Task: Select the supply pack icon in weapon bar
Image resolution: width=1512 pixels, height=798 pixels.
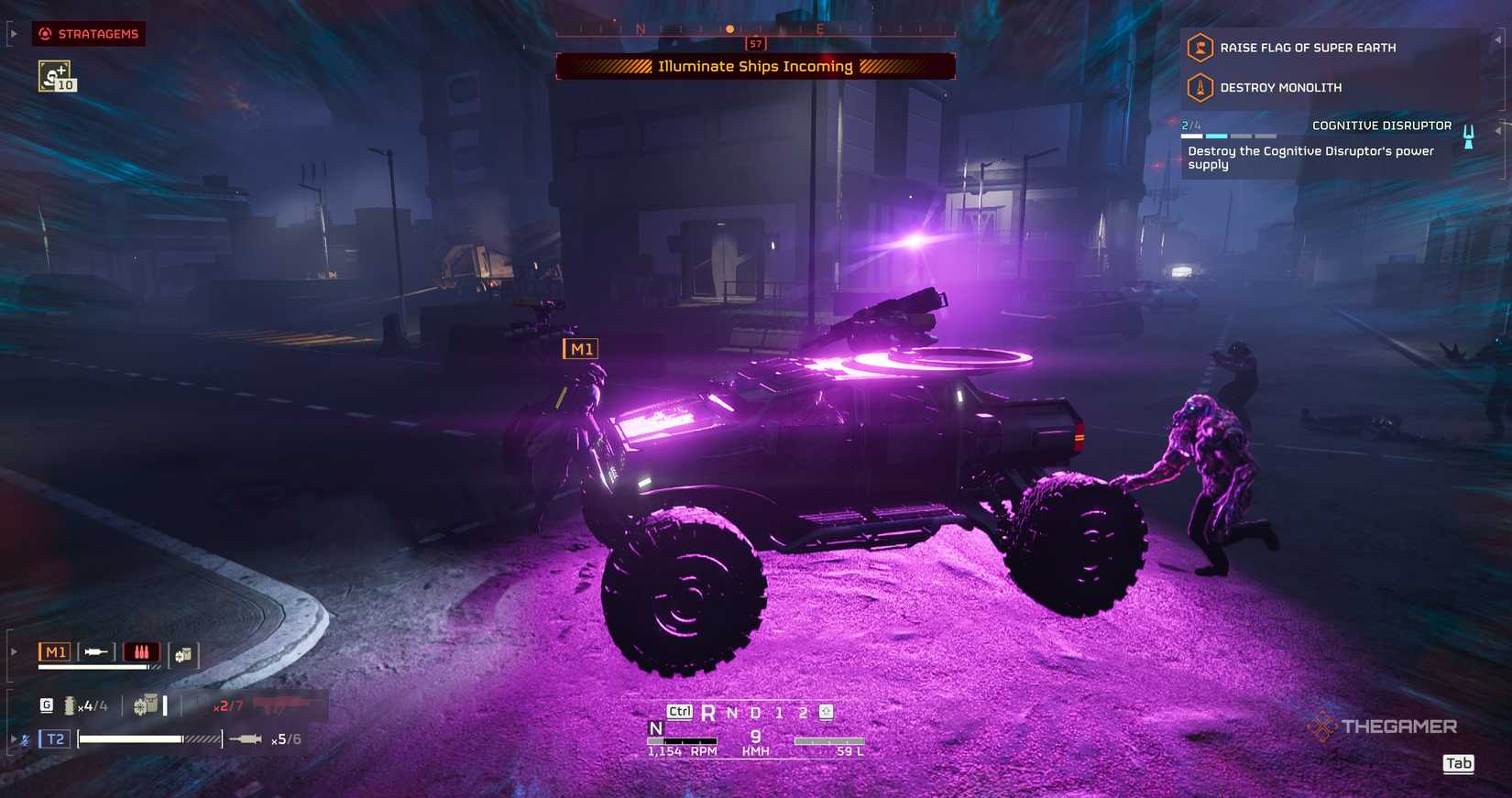Action: coord(182,654)
